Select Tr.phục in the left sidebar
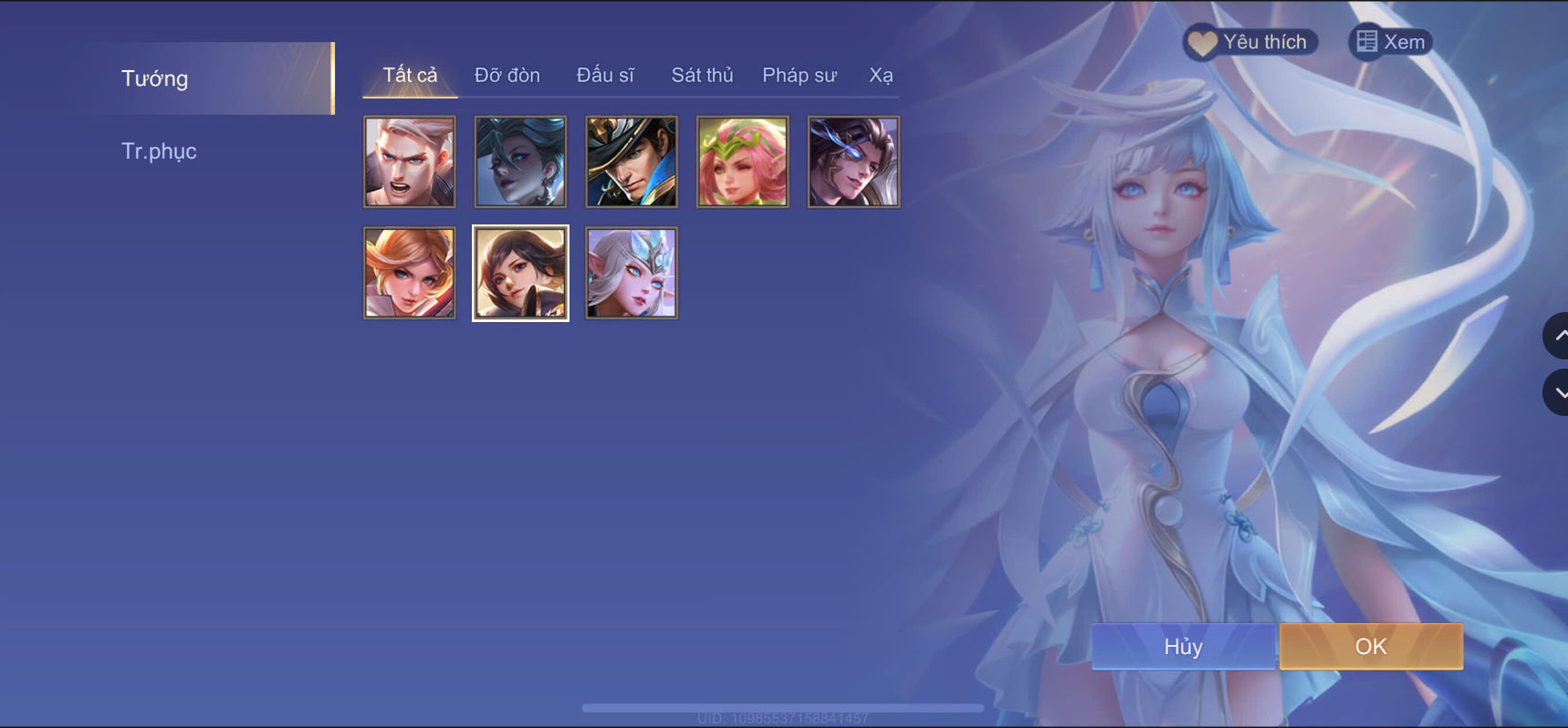The height and width of the screenshot is (728, 1568). tap(160, 150)
